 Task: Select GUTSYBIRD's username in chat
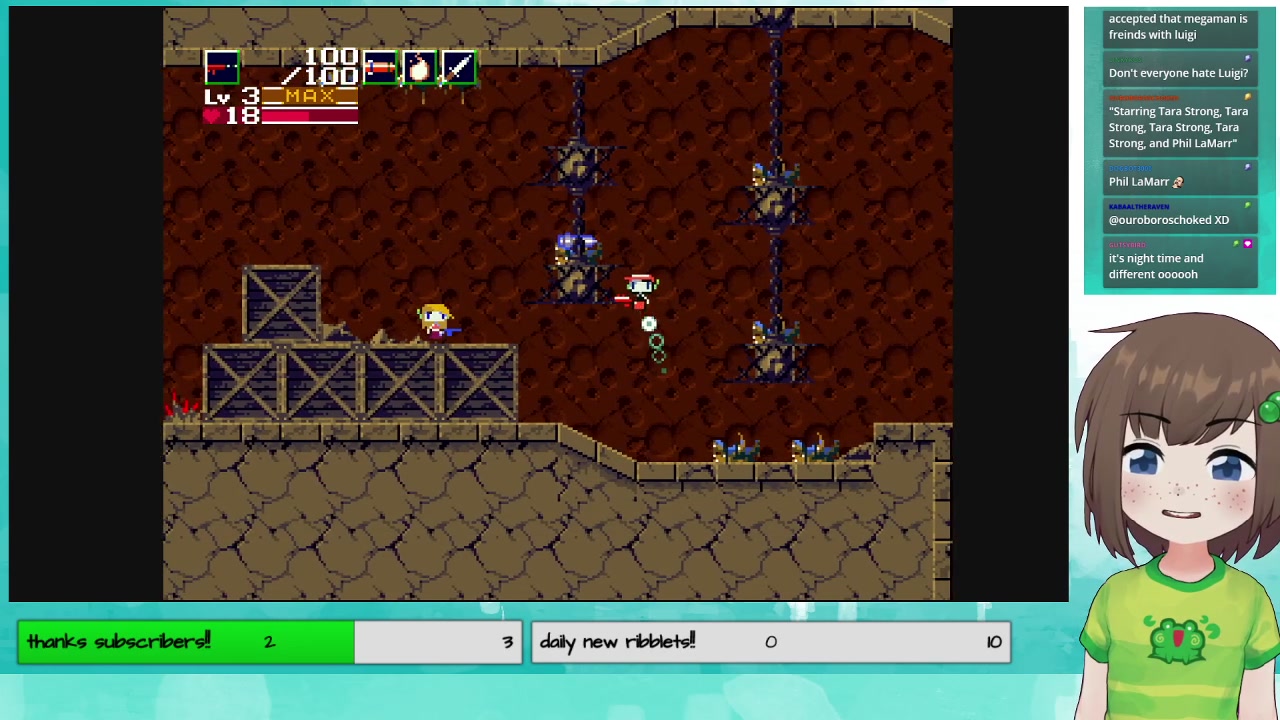click(x=1128, y=244)
